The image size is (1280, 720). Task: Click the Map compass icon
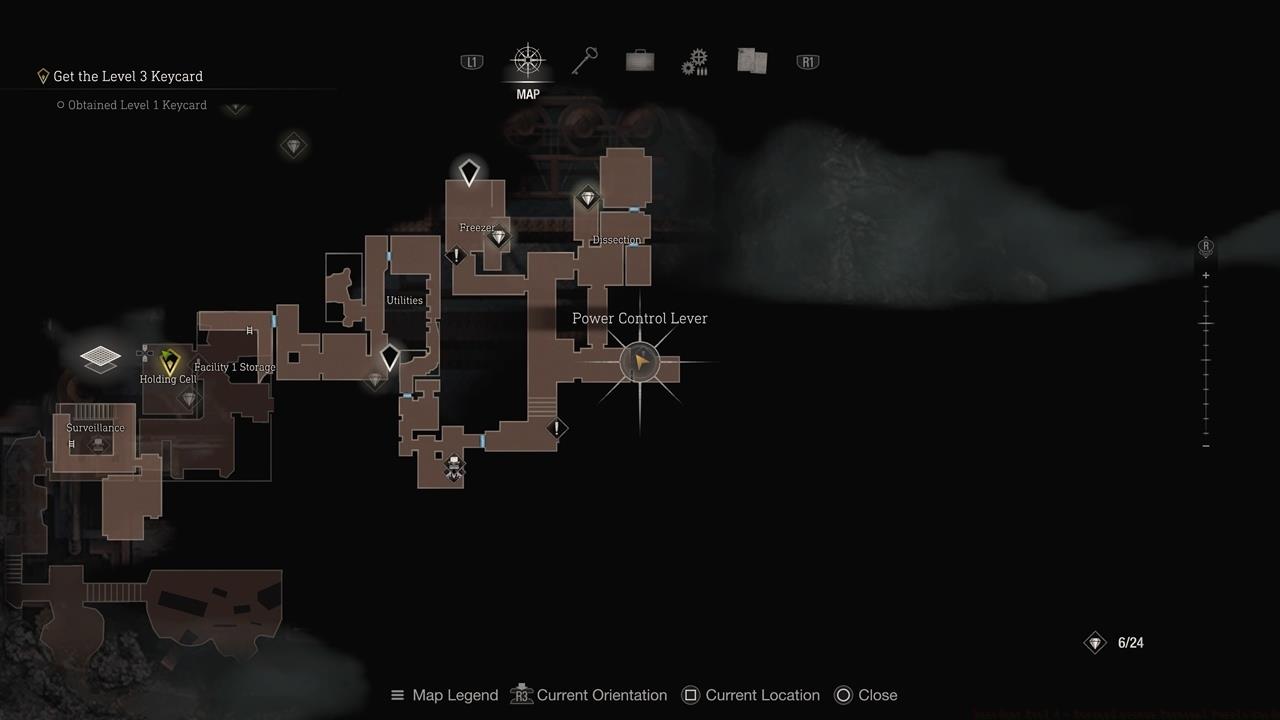[527, 60]
